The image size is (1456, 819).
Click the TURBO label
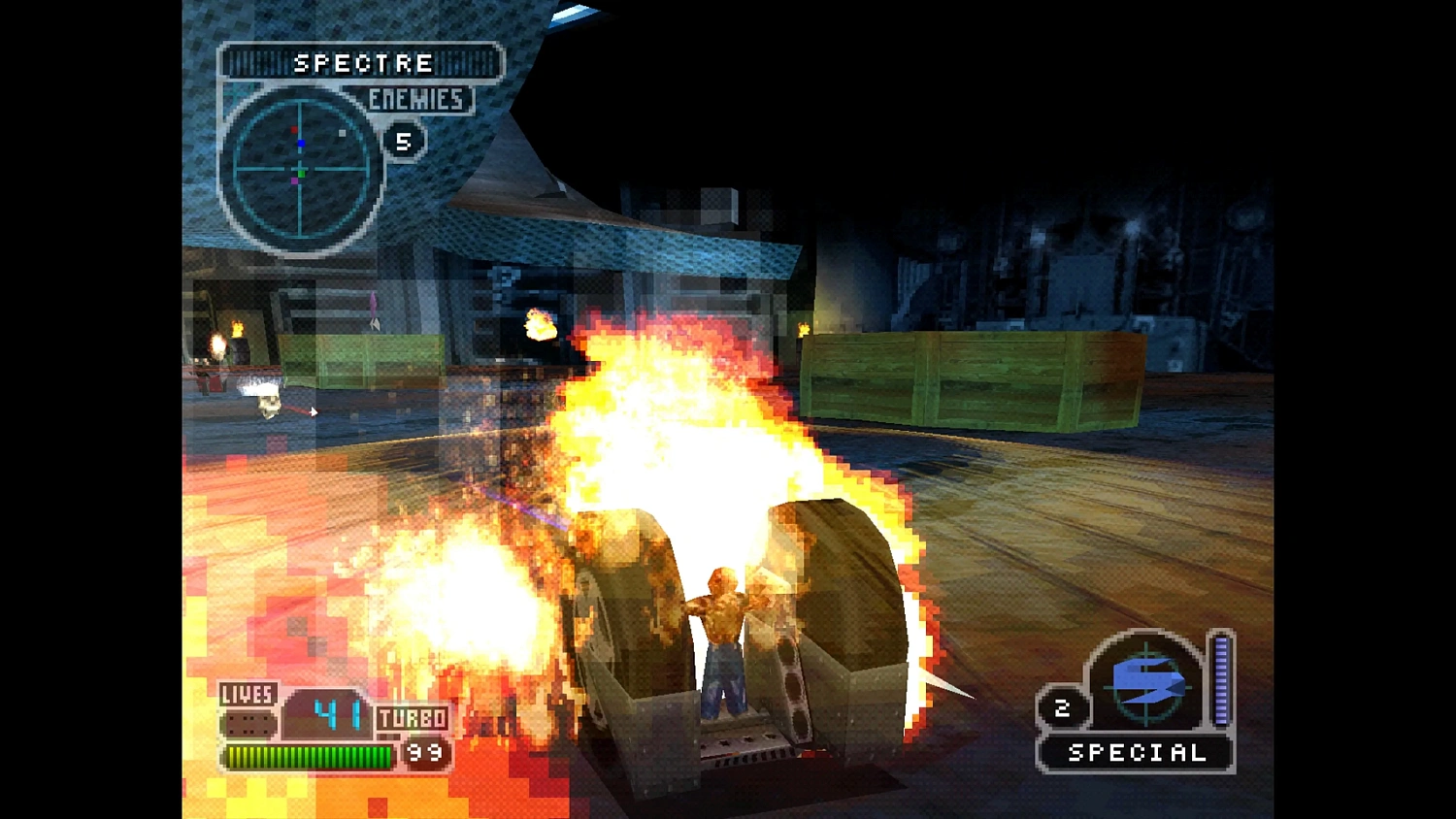coord(411,720)
